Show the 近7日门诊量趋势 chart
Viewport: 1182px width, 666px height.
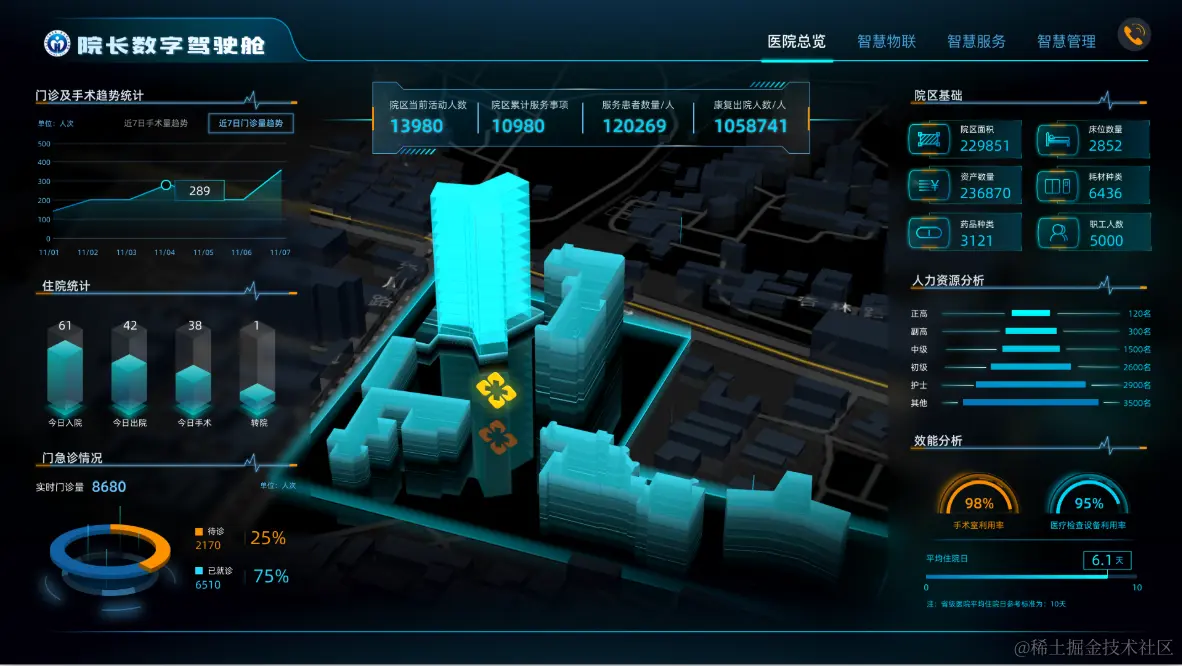251,123
